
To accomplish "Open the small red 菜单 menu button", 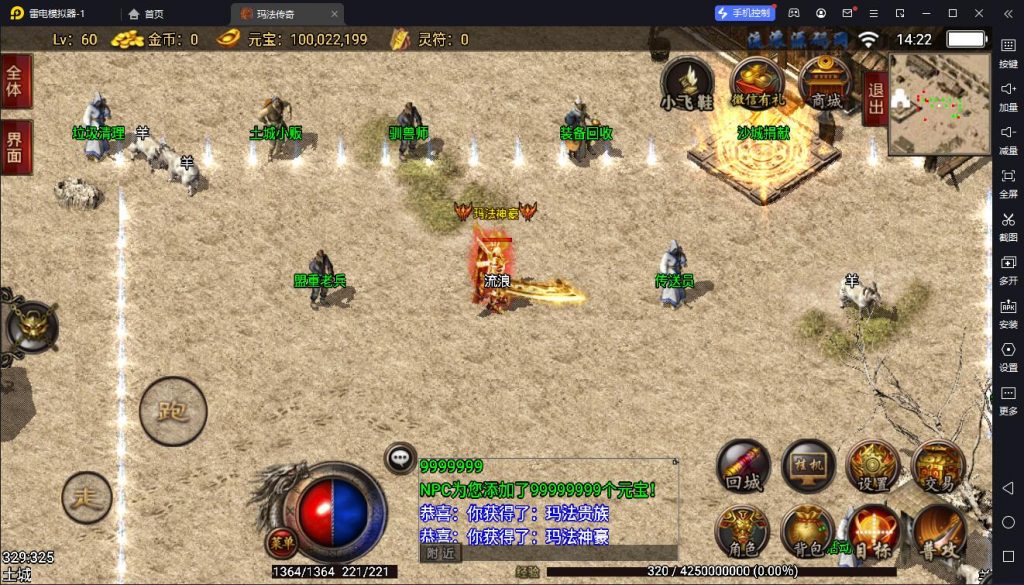I will point(280,542).
